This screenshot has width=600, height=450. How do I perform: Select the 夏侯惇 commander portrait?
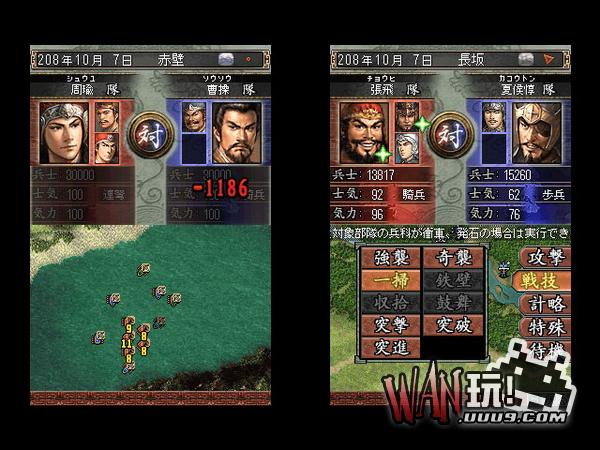point(536,131)
